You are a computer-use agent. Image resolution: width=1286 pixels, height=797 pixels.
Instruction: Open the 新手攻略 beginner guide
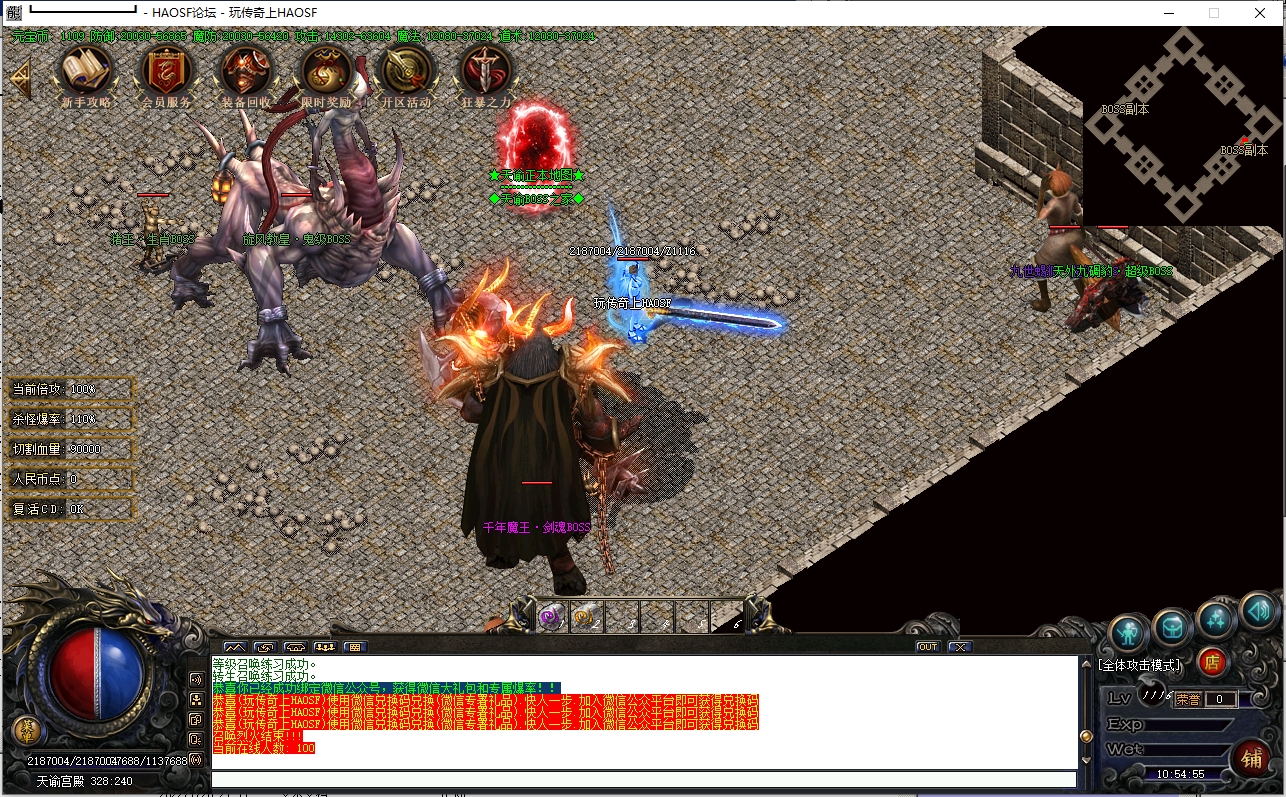point(85,70)
